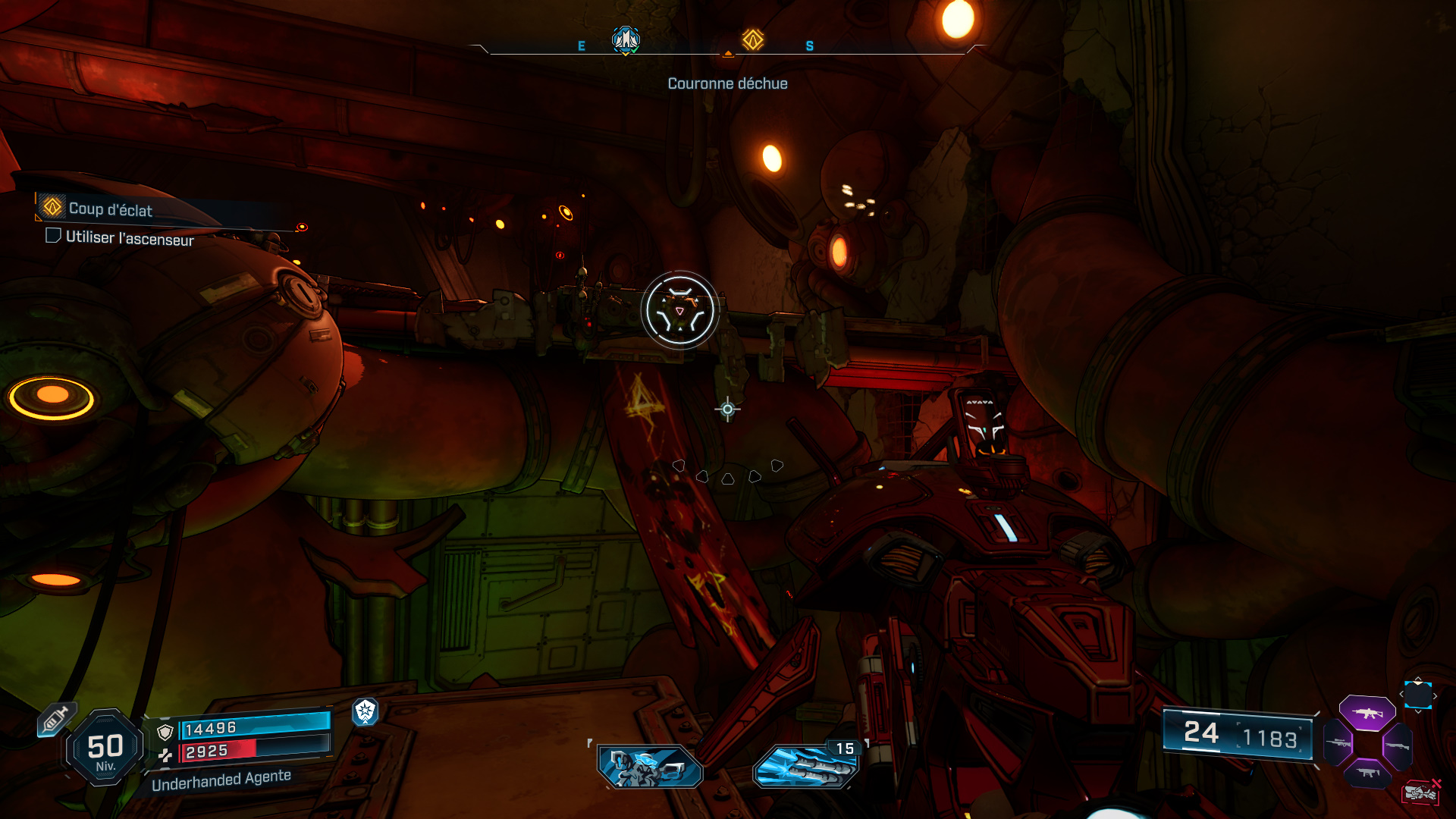This screenshot has width=1456, height=819.
Task: Switch to the SMG in the bottom weapon slot
Action: (x=1367, y=773)
